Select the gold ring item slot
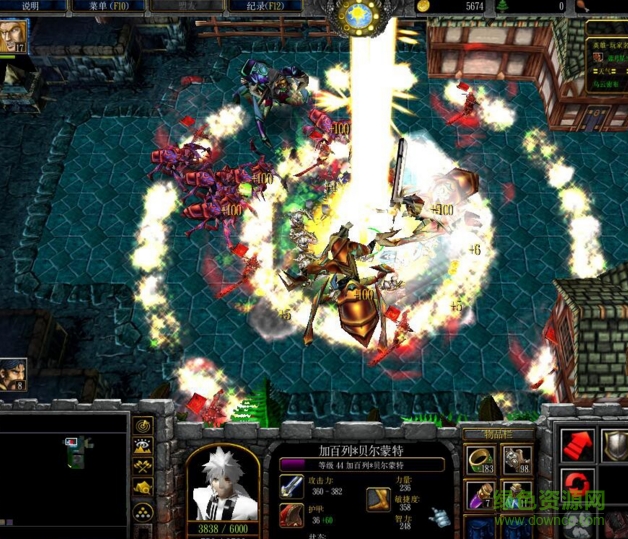Screen dimensions: 628x539 point(481,459)
